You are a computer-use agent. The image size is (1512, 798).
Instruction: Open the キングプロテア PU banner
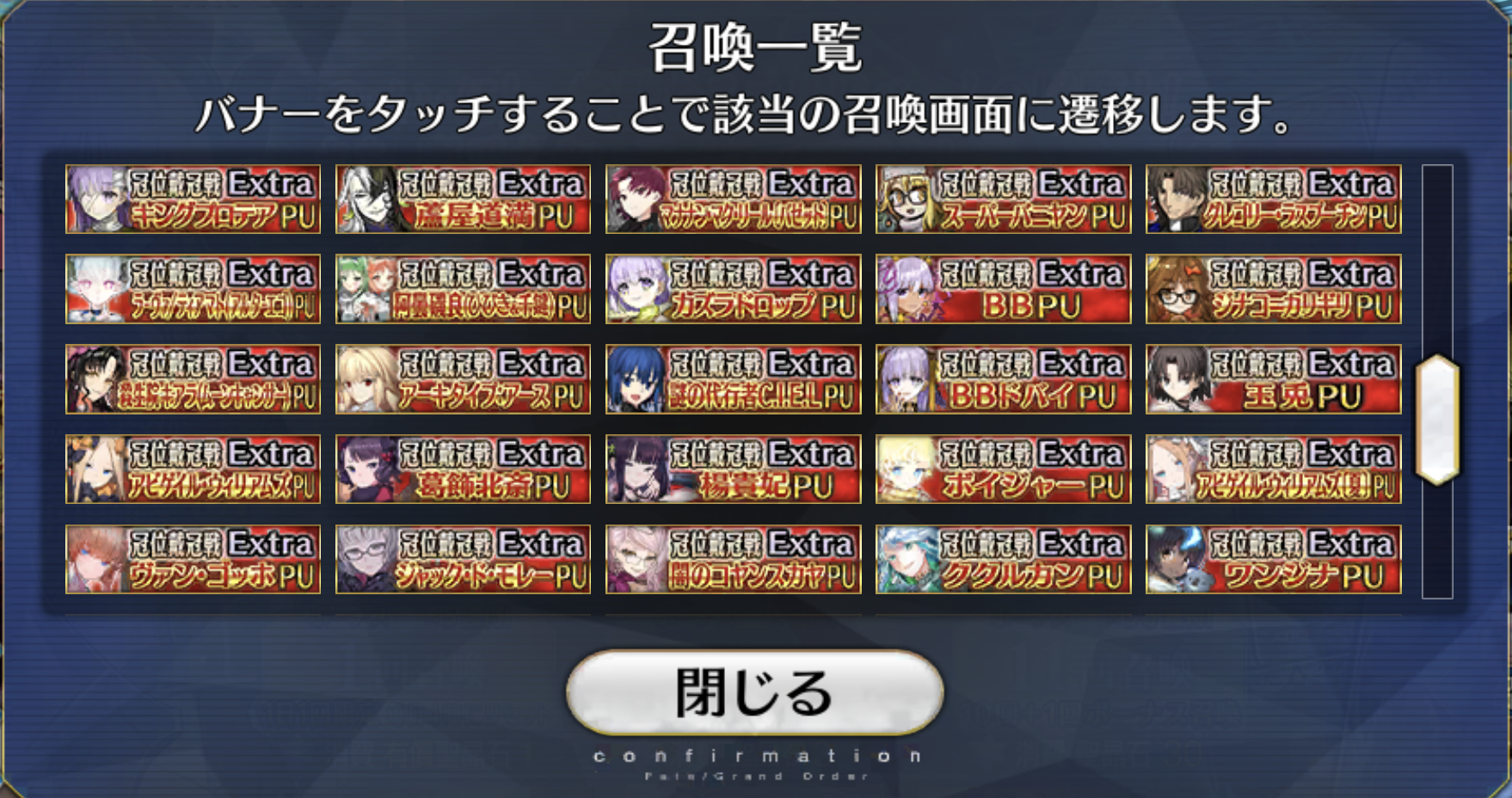point(193,199)
